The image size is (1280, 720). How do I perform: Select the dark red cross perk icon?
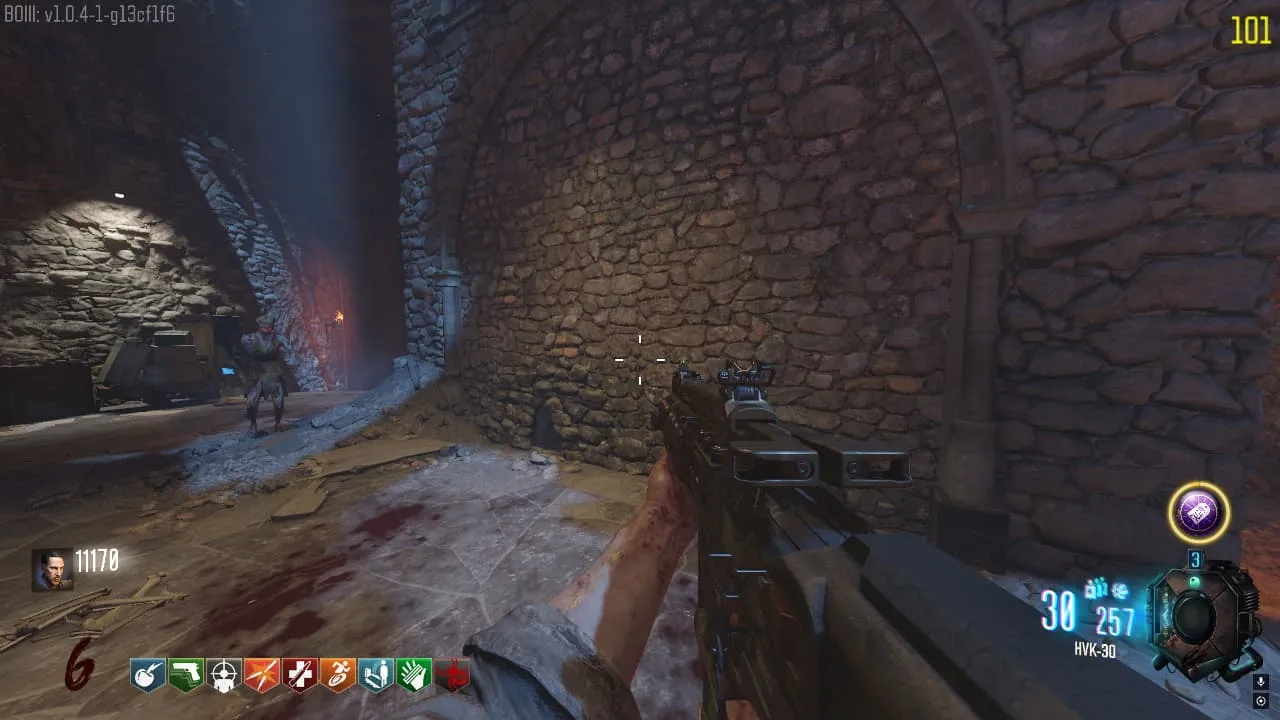click(x=299, y=675)
